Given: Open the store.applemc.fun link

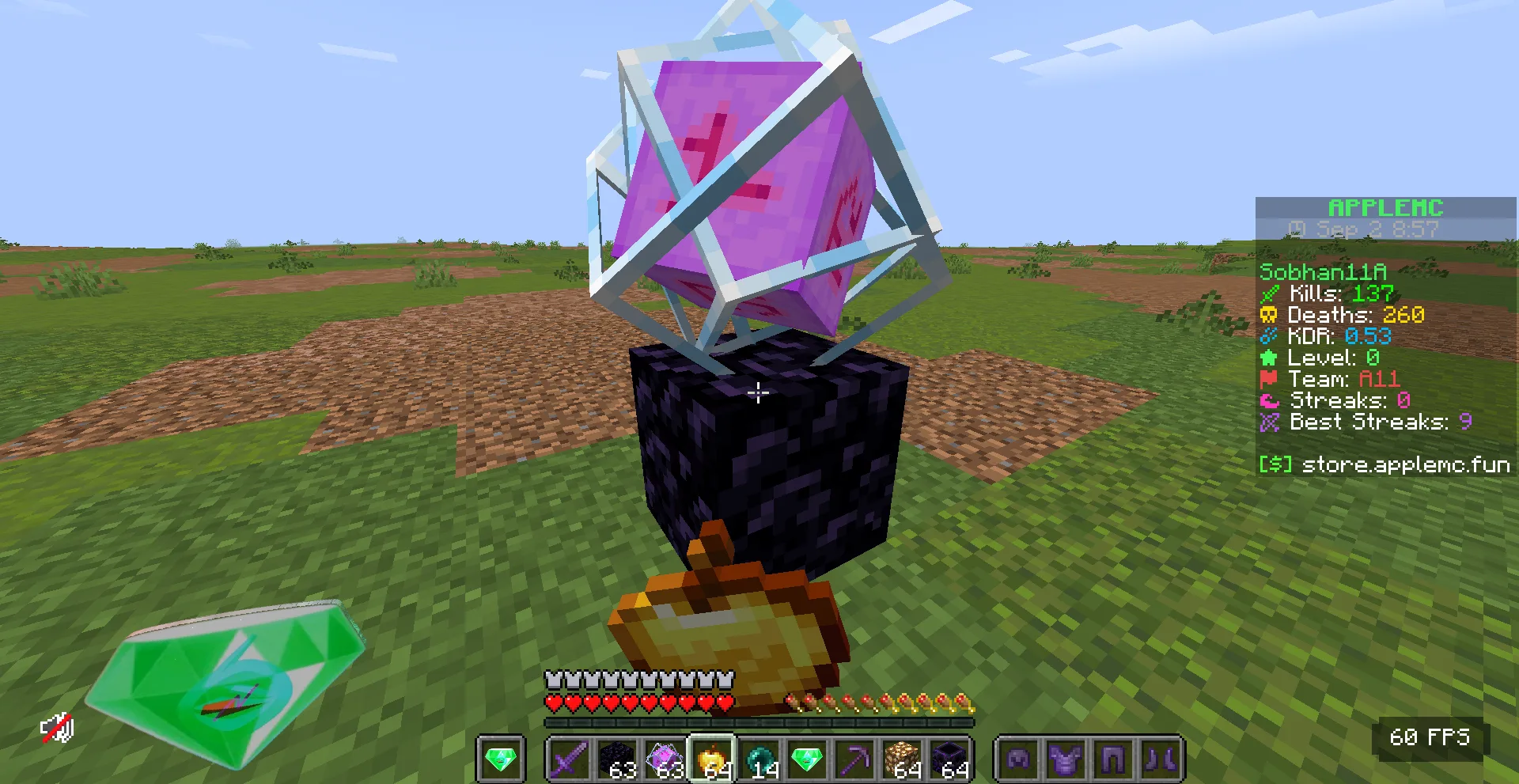Looking at the screenshot, I should point(1404,465).
